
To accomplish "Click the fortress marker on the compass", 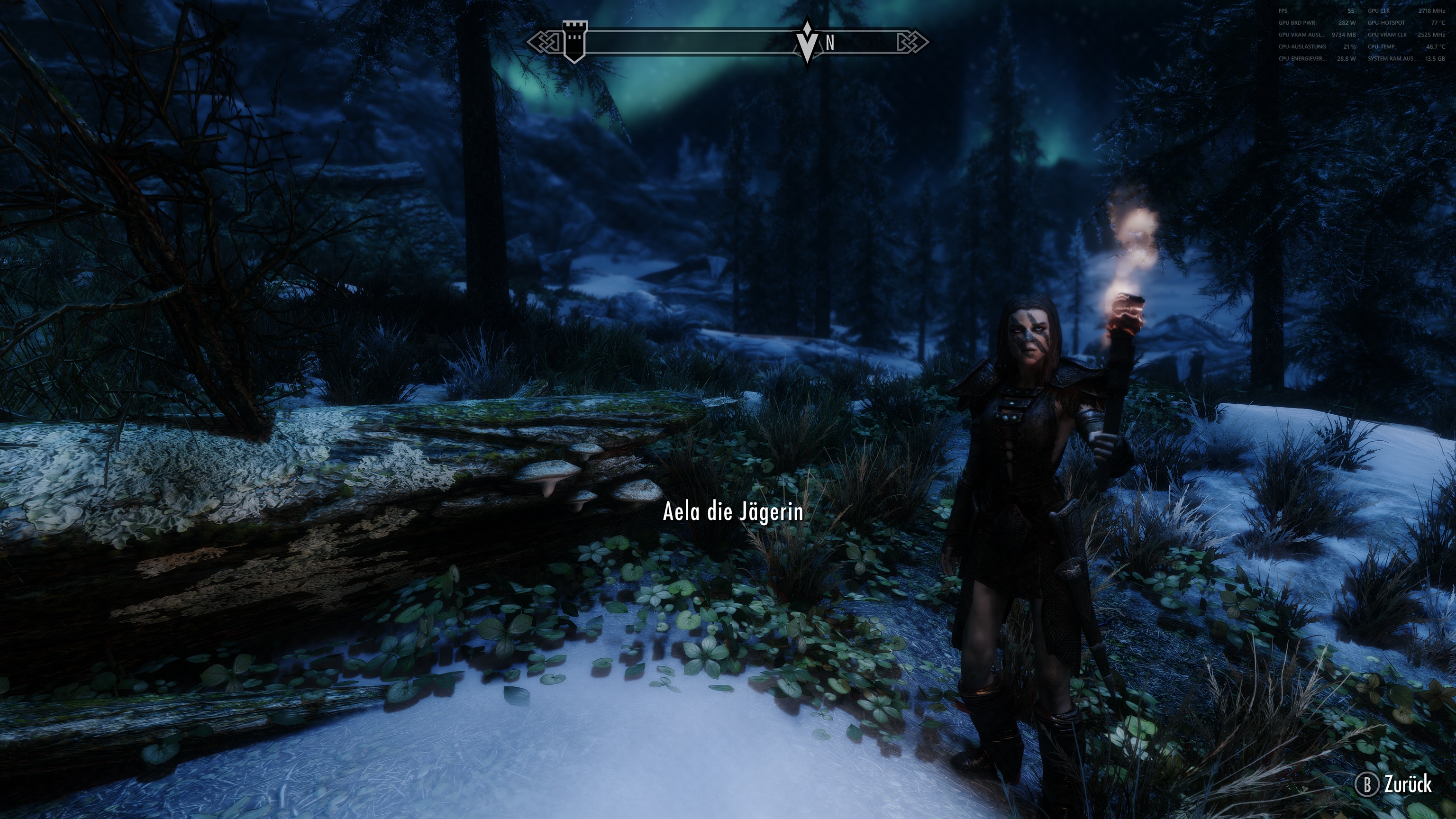I will 576,39.
